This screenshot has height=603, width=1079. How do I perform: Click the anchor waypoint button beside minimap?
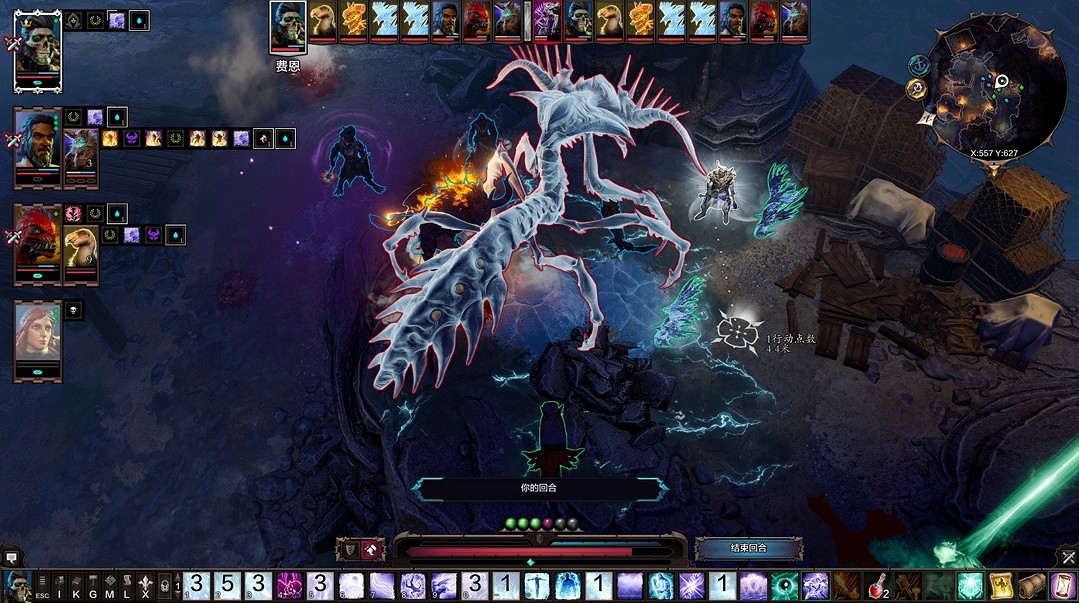pos(916,64)
